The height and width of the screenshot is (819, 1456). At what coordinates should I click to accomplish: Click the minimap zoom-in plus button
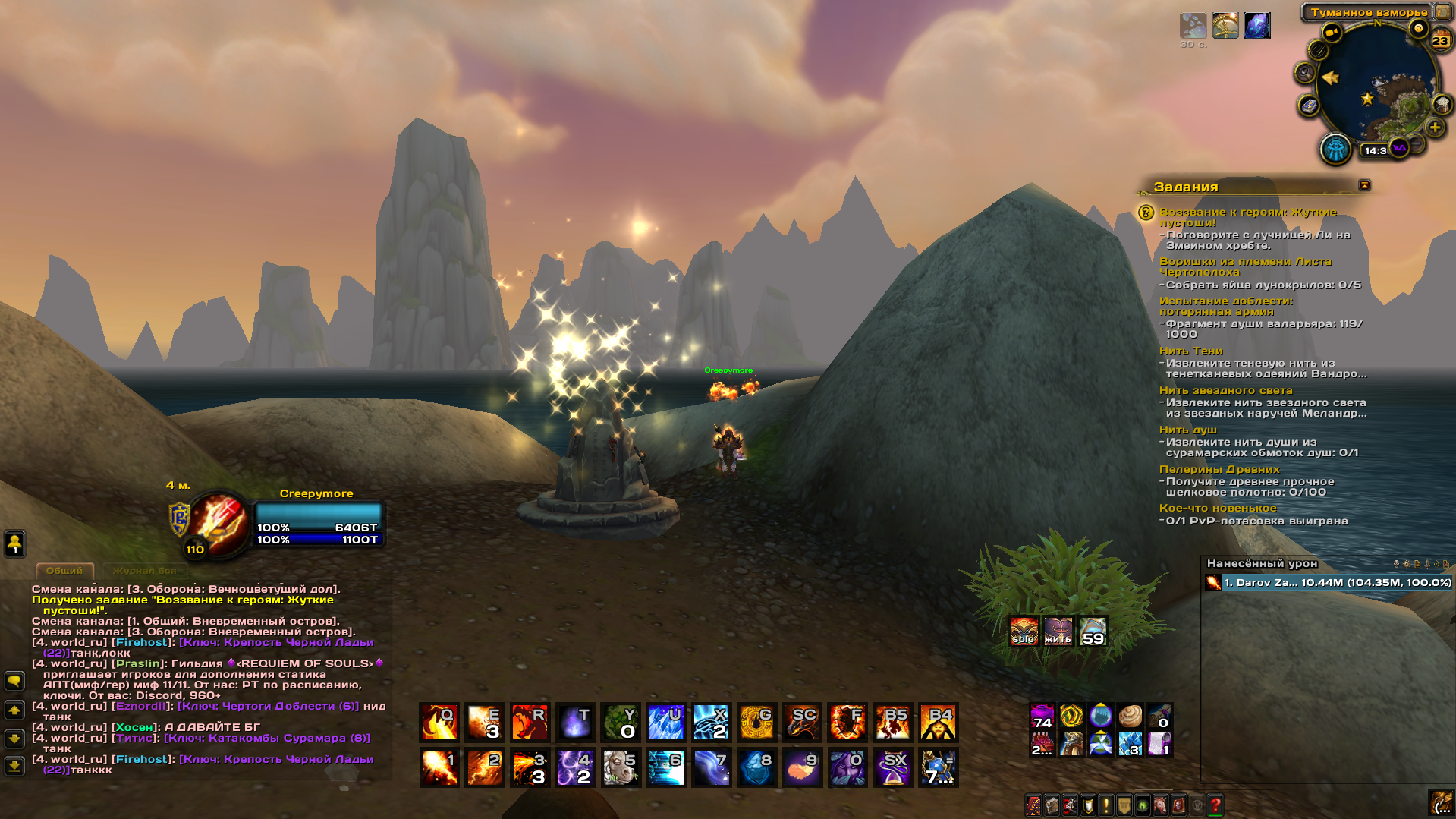point(1435,128)
